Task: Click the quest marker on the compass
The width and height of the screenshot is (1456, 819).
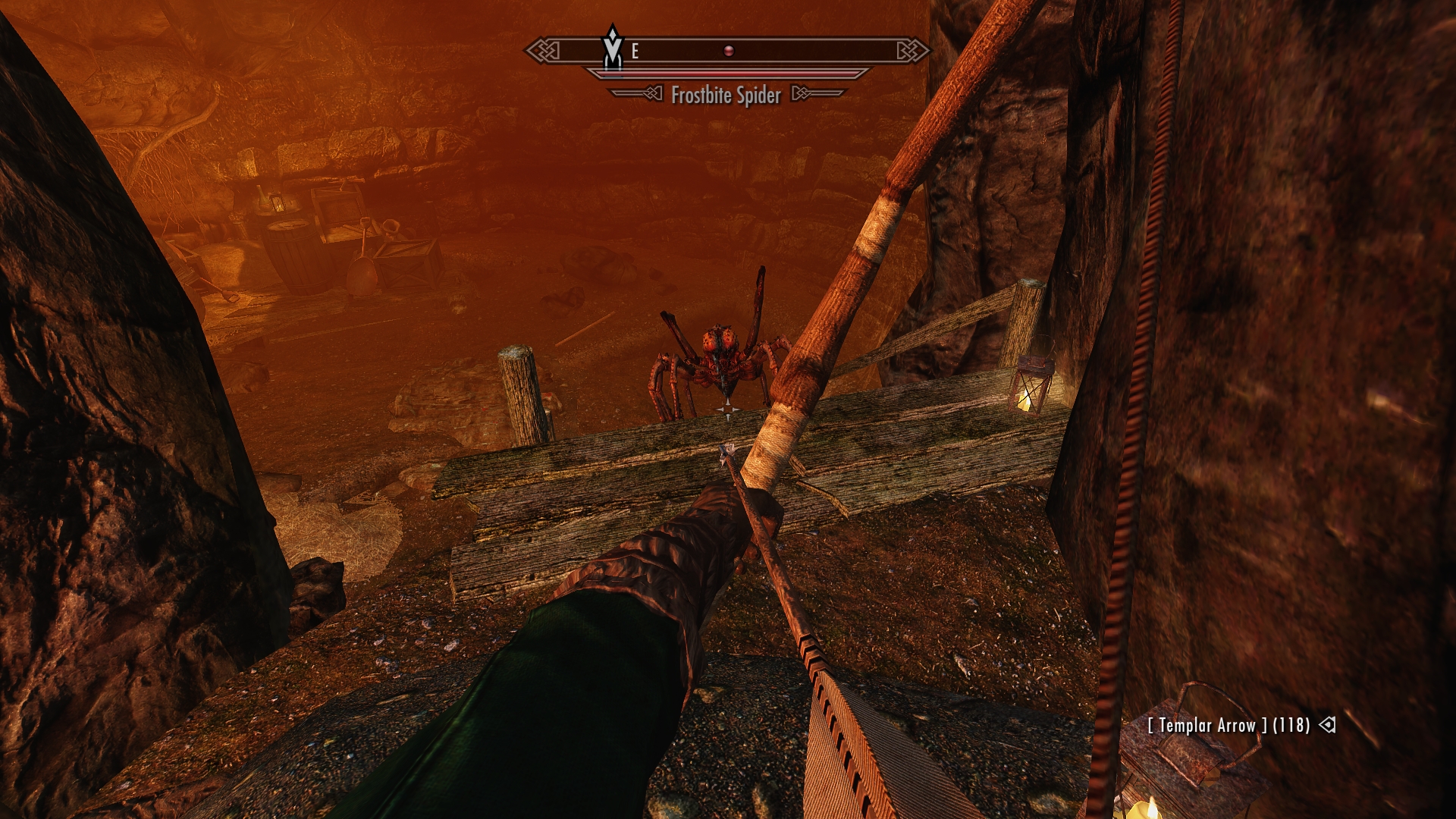Action: (x=613, y=49)
